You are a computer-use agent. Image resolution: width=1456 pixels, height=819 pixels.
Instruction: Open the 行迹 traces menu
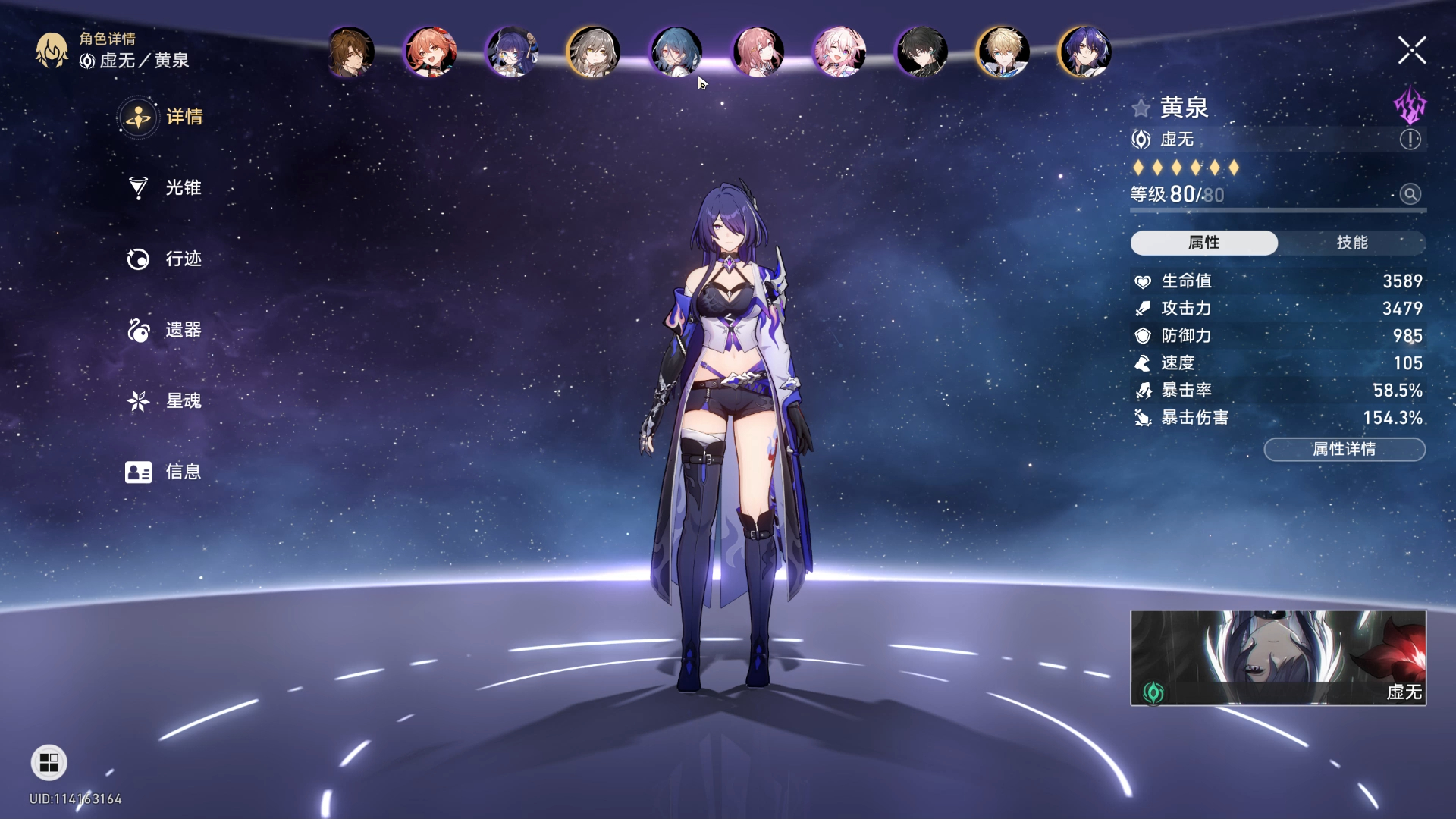tap(165, 259)
